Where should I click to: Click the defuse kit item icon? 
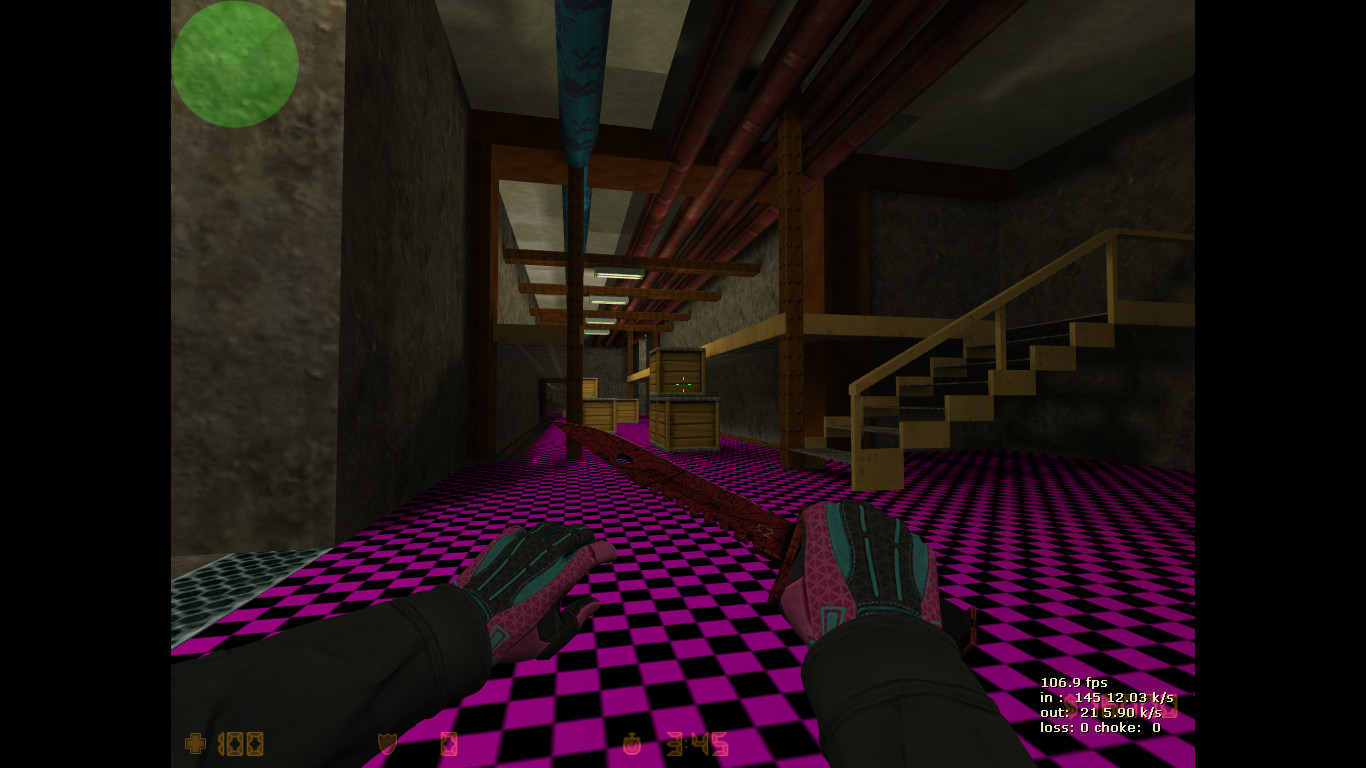[450, 744]
